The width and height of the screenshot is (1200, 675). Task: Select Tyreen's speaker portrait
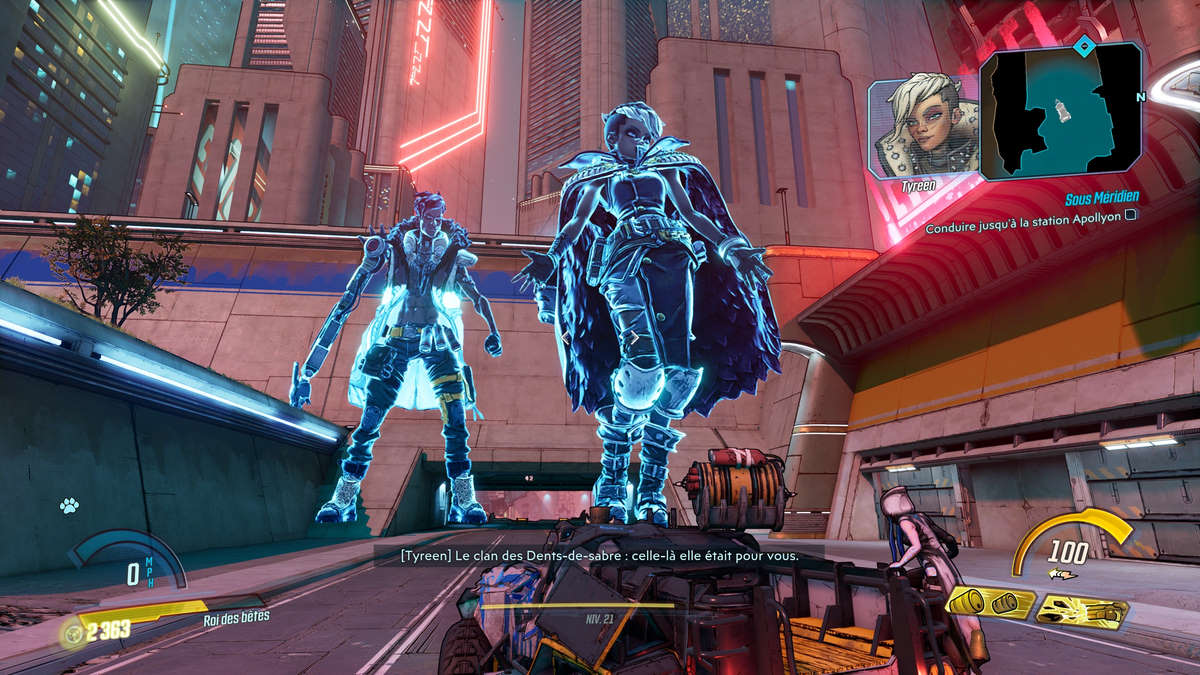922,127
